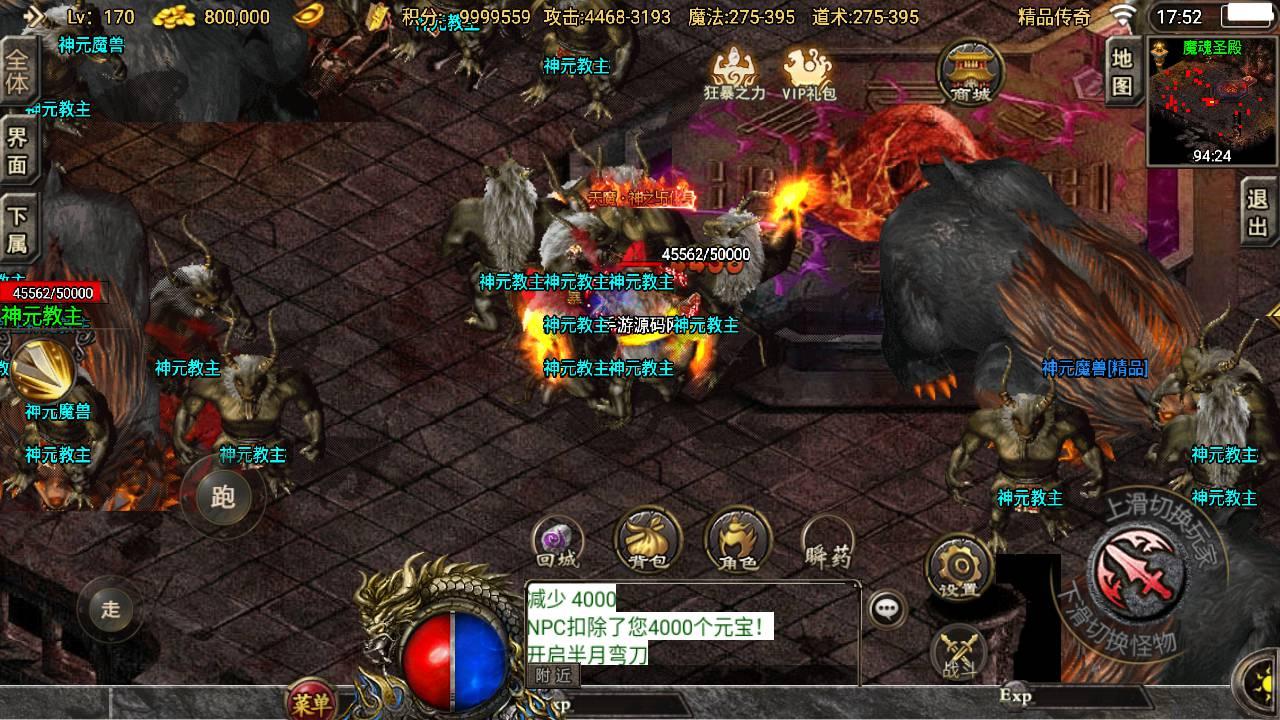1280x720 pixels.
Task: Toggle the 跑 run button
Action: 222,497
